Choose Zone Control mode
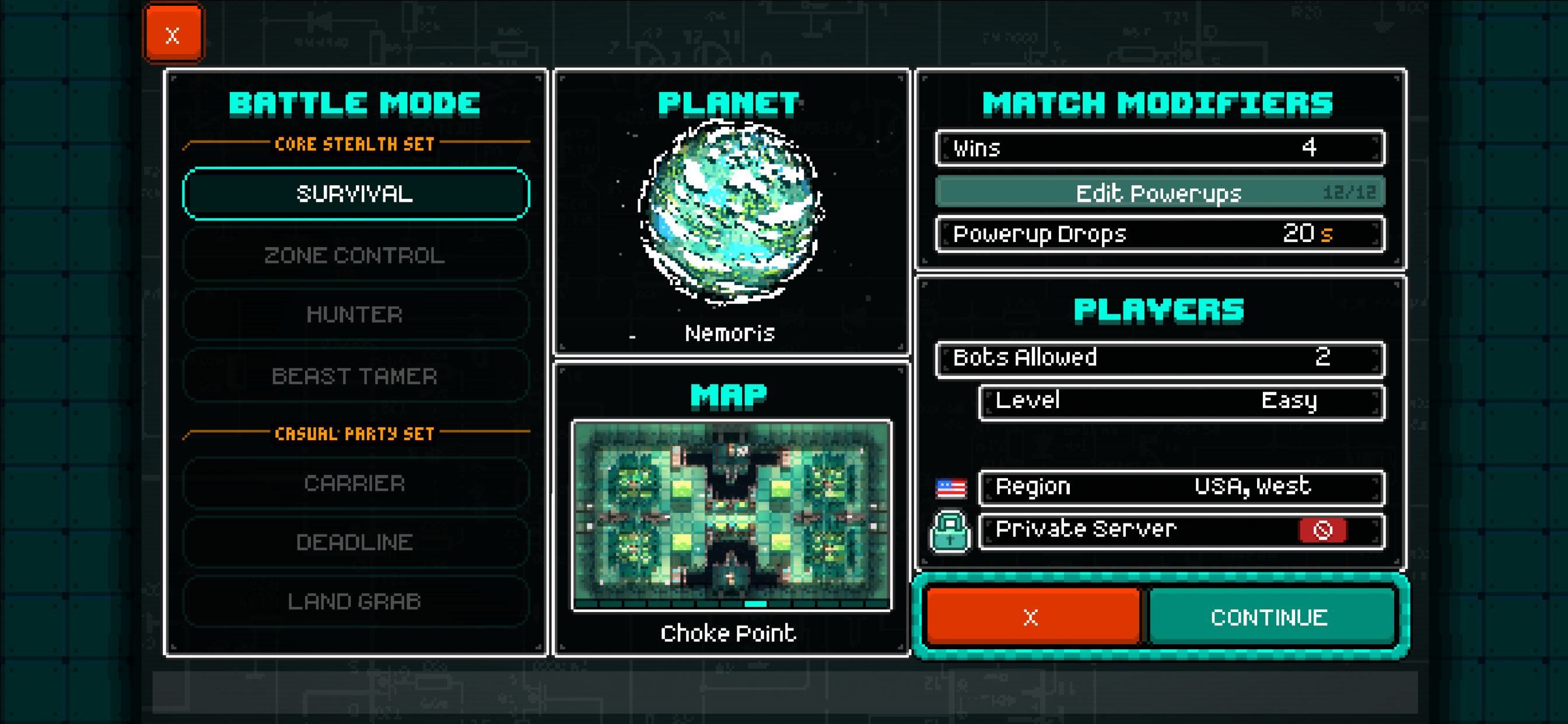 (355, 255)
